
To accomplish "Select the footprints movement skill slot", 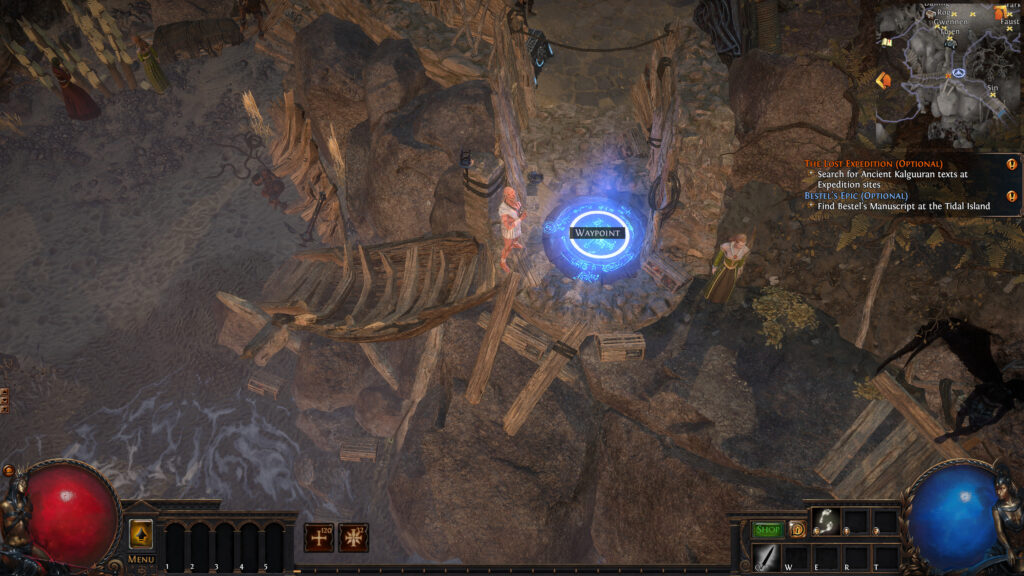I will tap(826, 521).
